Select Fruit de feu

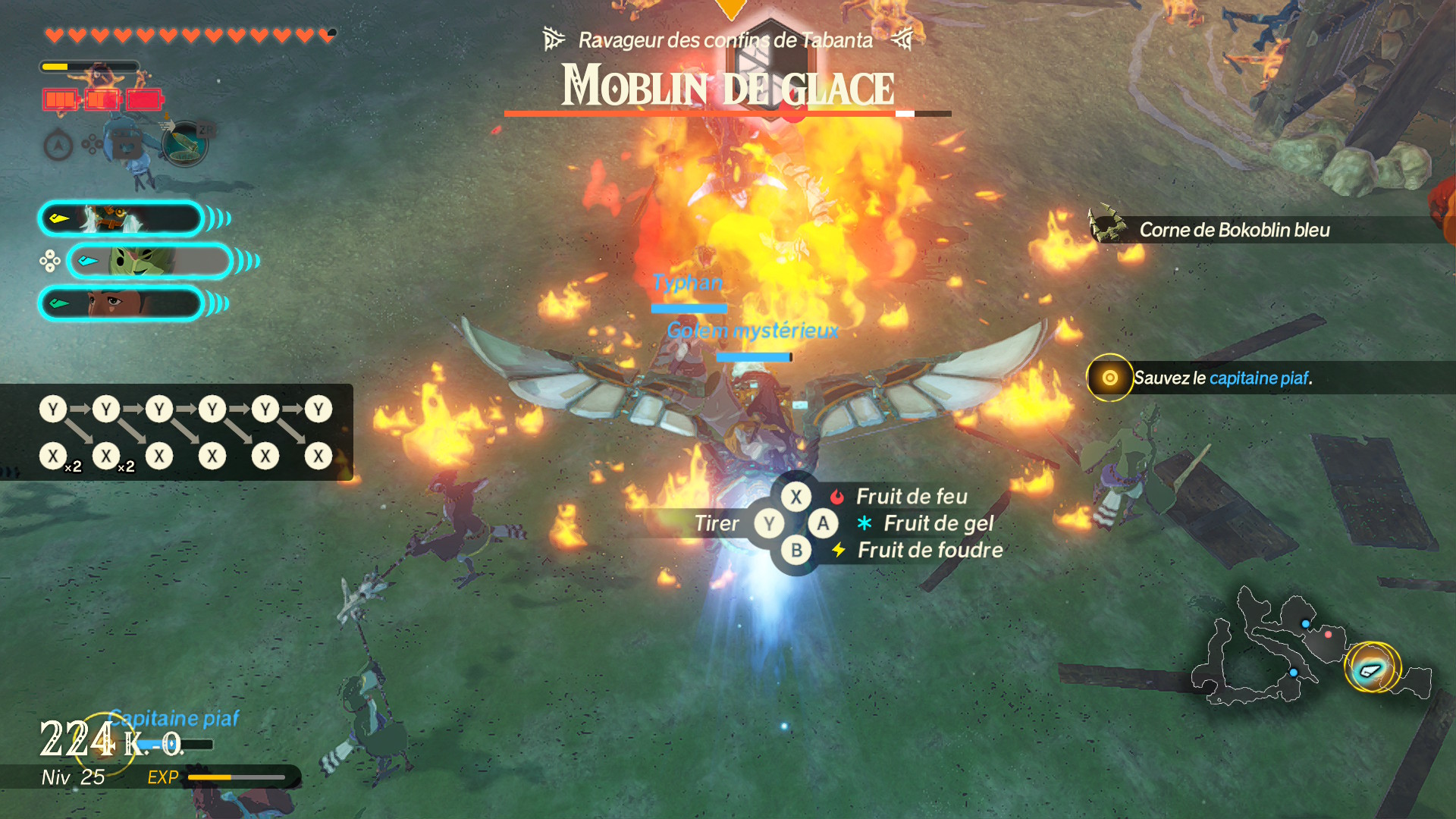(x=911, y=497)
